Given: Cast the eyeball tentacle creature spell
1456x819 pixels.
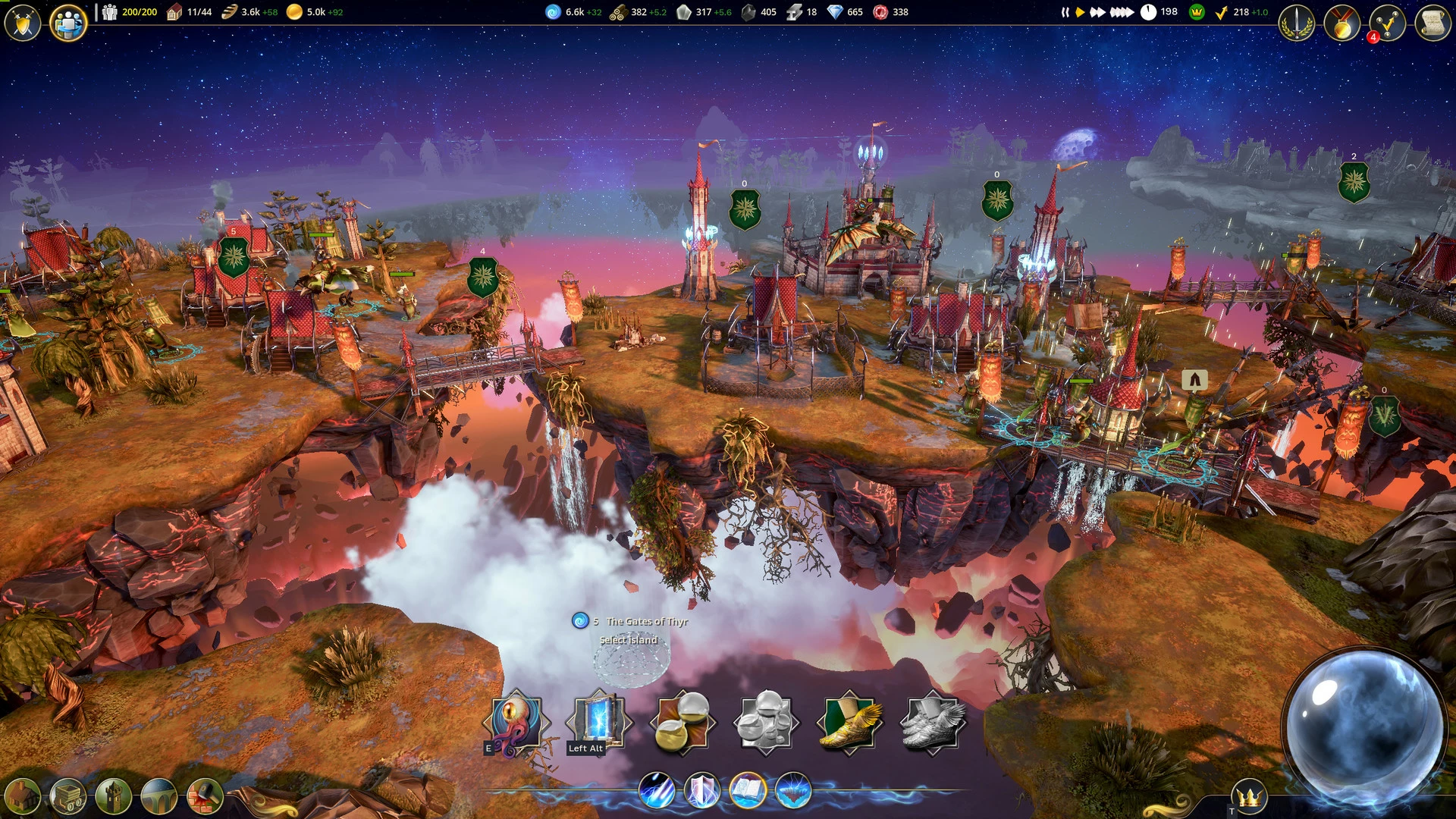Looking at the screenshot, I should [x=516, y=722].
